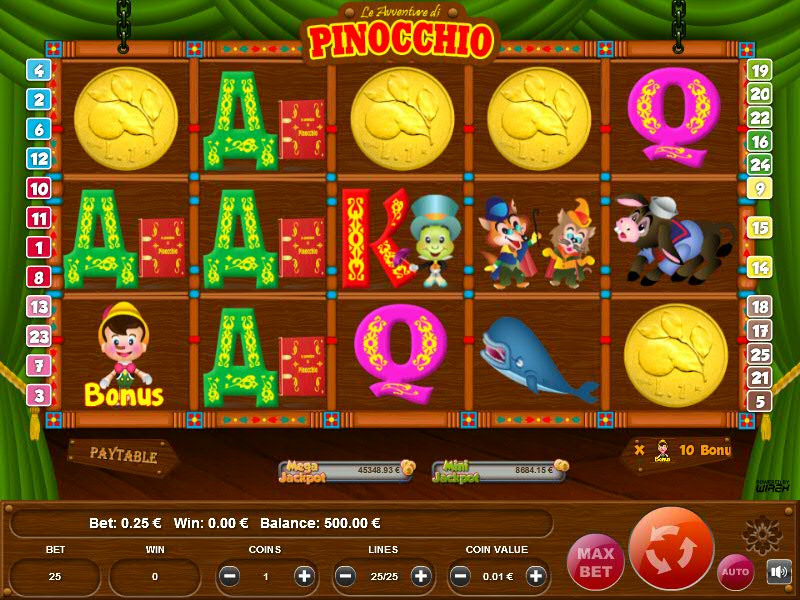Image resolution: width=800 pixels, height=600 pixels.
Task: Select payline number 4 marker
Action: point(39,70)
